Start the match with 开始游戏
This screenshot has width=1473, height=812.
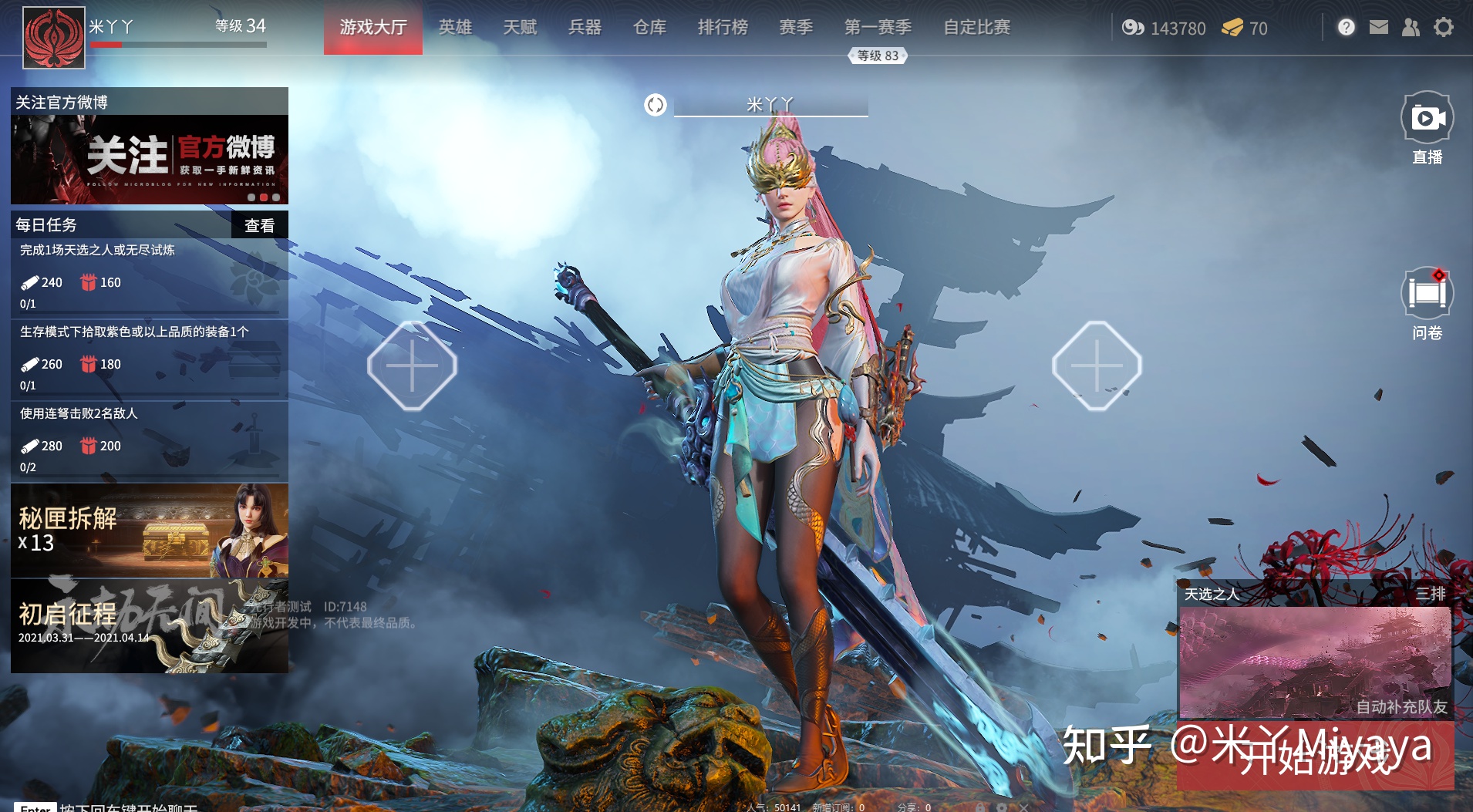(x=1315, y=757)
